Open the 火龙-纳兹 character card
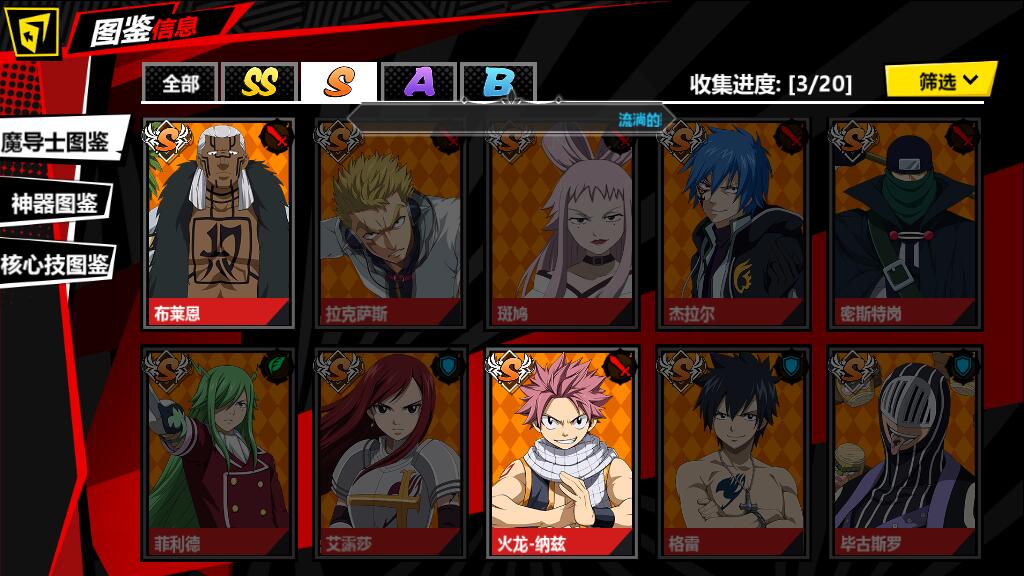This screenshot has height=576, width=1024. click(562, 452)
